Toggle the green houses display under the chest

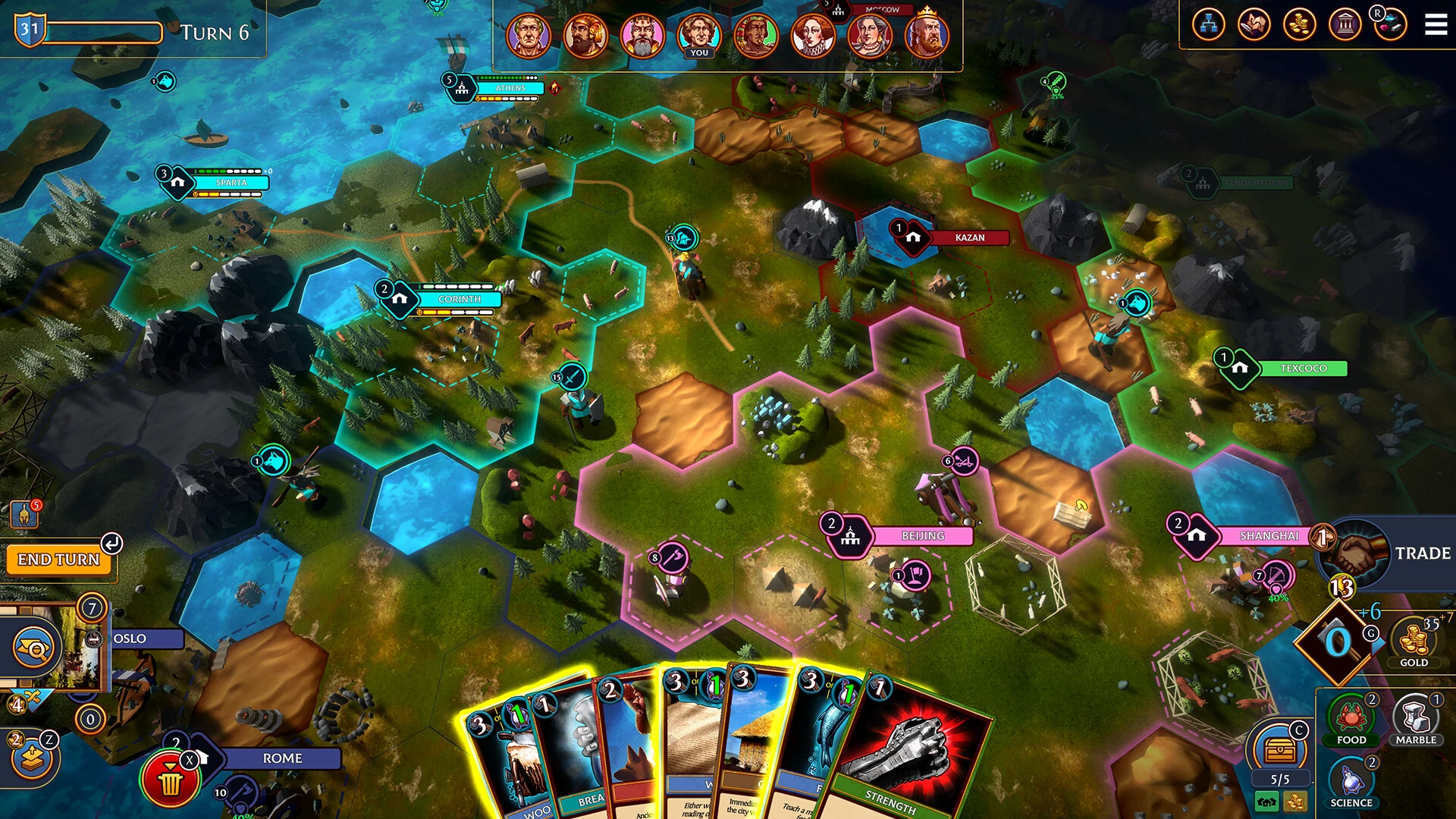tap(1266, 802)
